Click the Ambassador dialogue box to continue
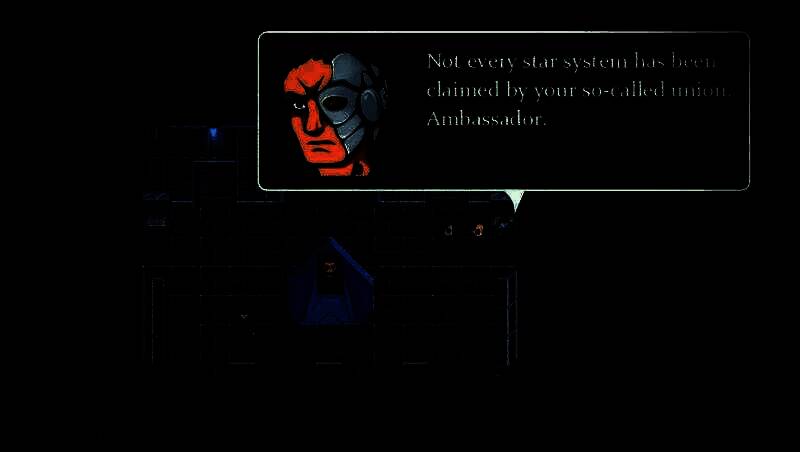Screen dimensions: 800x452 (503, 111)
